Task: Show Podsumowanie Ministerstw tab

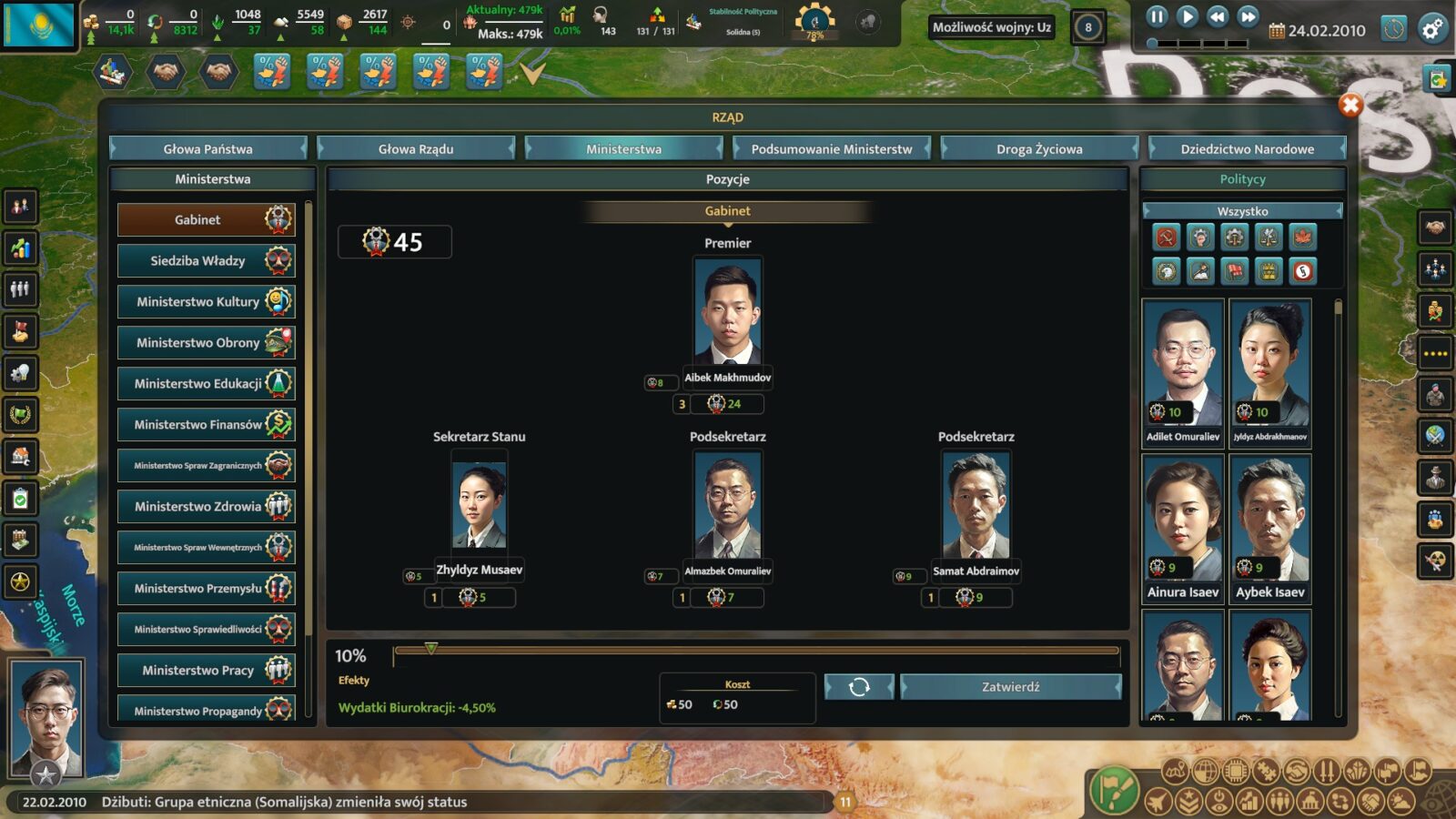Action: 832,148
